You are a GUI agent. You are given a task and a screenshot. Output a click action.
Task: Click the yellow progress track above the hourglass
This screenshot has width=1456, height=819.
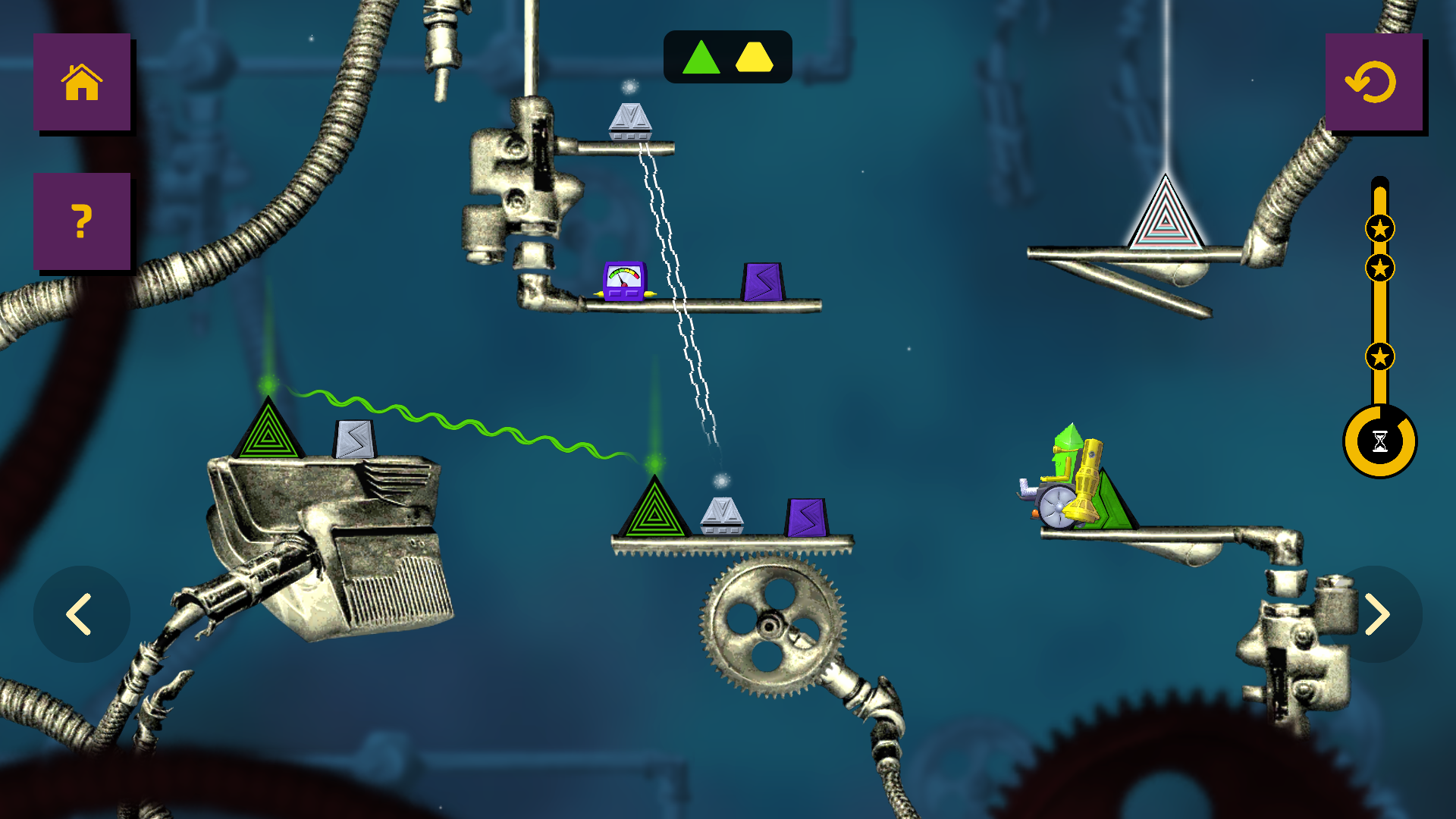pos(1382,311)
